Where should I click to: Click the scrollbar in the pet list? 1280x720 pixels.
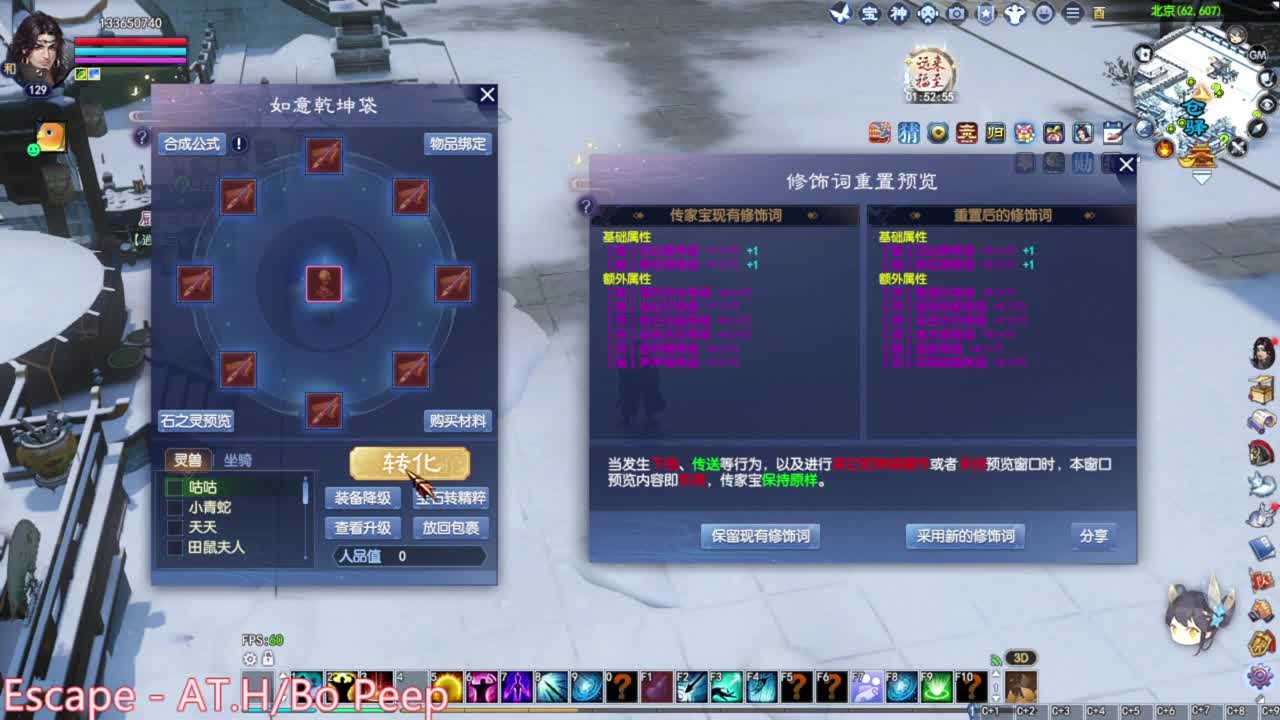(x=307, y=490)
